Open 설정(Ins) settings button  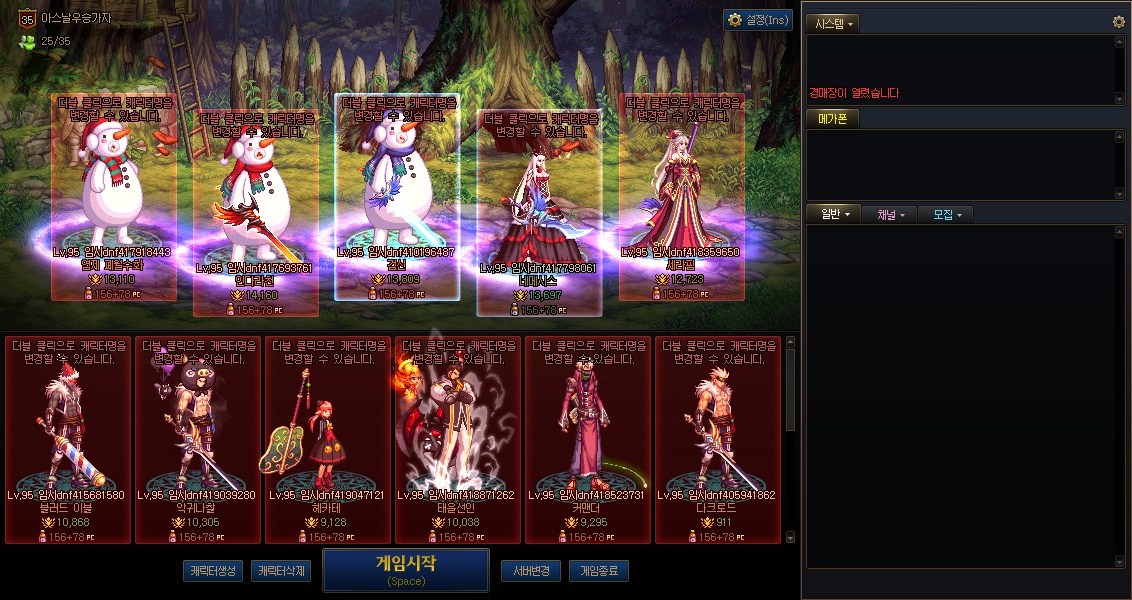tap(758, 20)
